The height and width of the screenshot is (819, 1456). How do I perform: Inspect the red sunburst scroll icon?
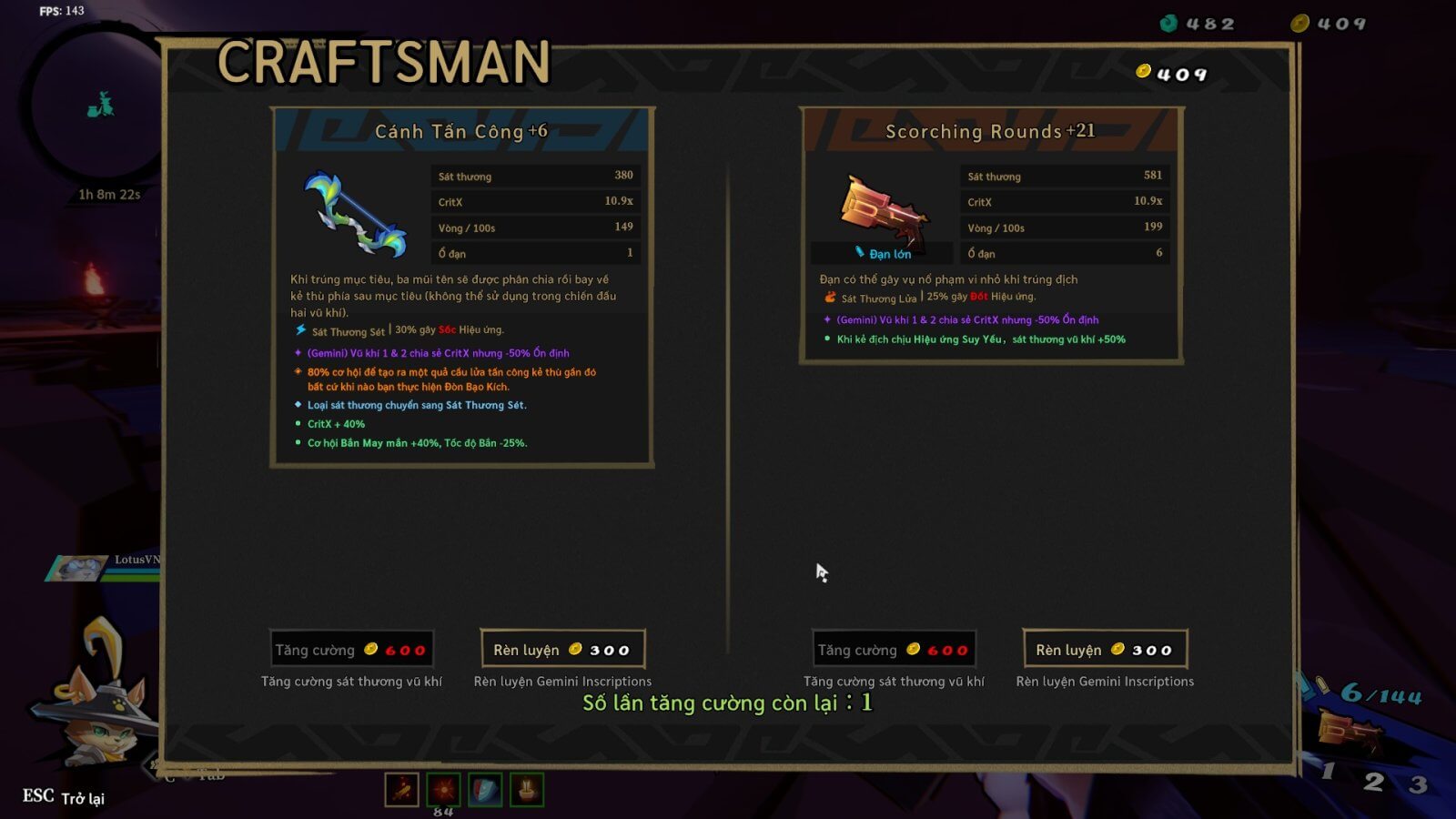pyautogui.click(x=443, y=790)
